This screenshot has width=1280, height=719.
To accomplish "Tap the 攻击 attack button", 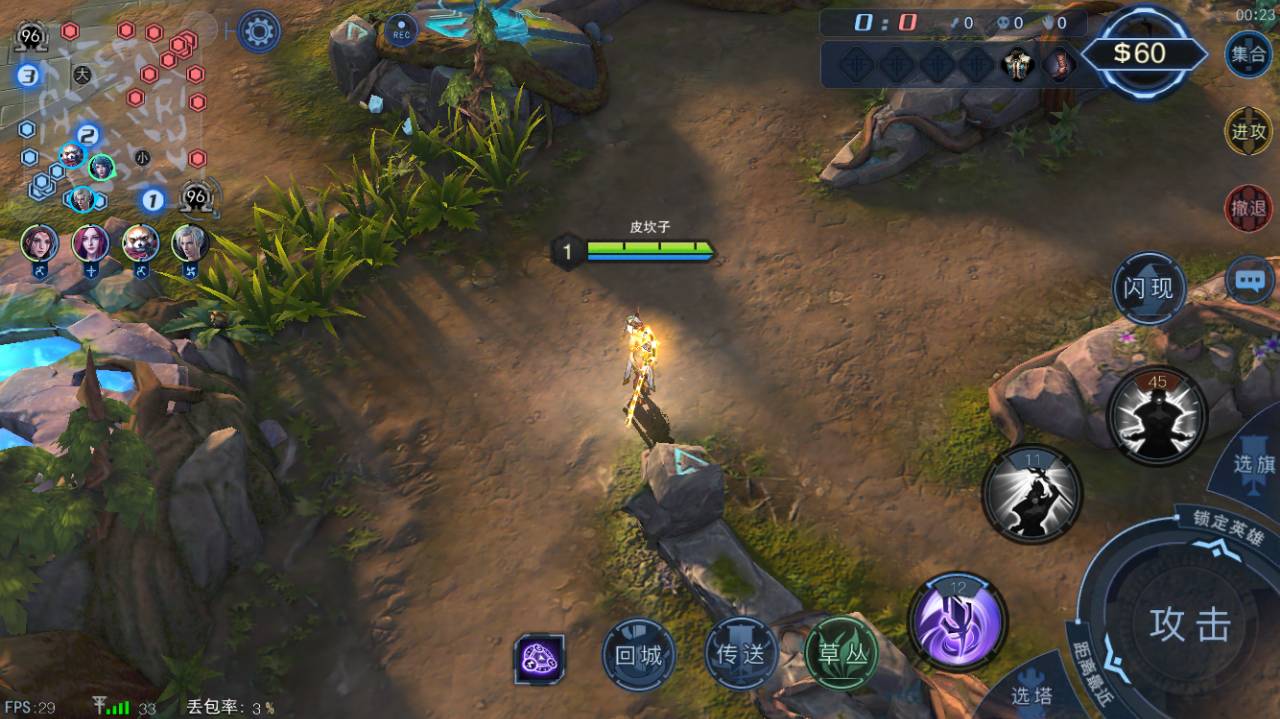I will (x=1188, y=625).
